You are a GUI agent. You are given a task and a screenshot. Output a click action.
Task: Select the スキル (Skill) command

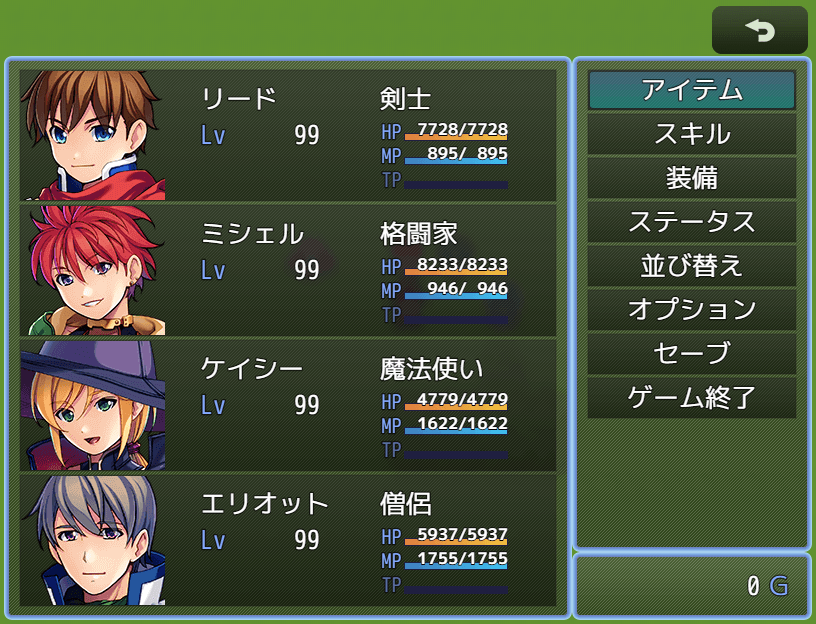pos(691,134)
